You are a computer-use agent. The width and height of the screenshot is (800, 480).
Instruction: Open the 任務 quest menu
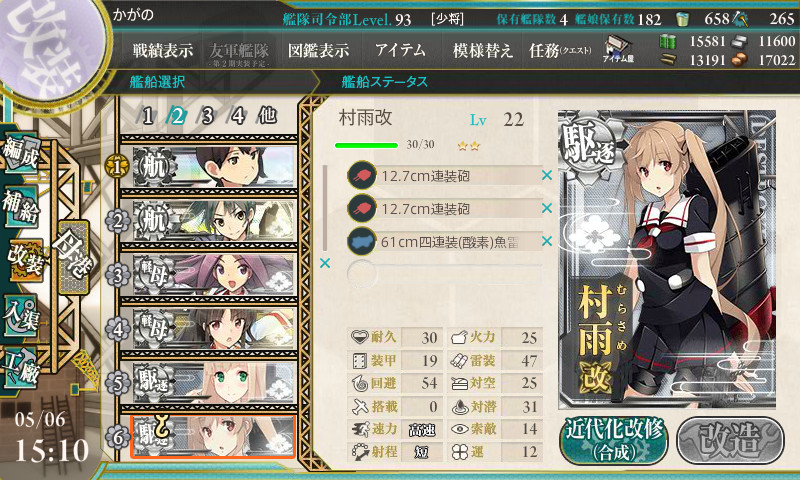(560, 50)
